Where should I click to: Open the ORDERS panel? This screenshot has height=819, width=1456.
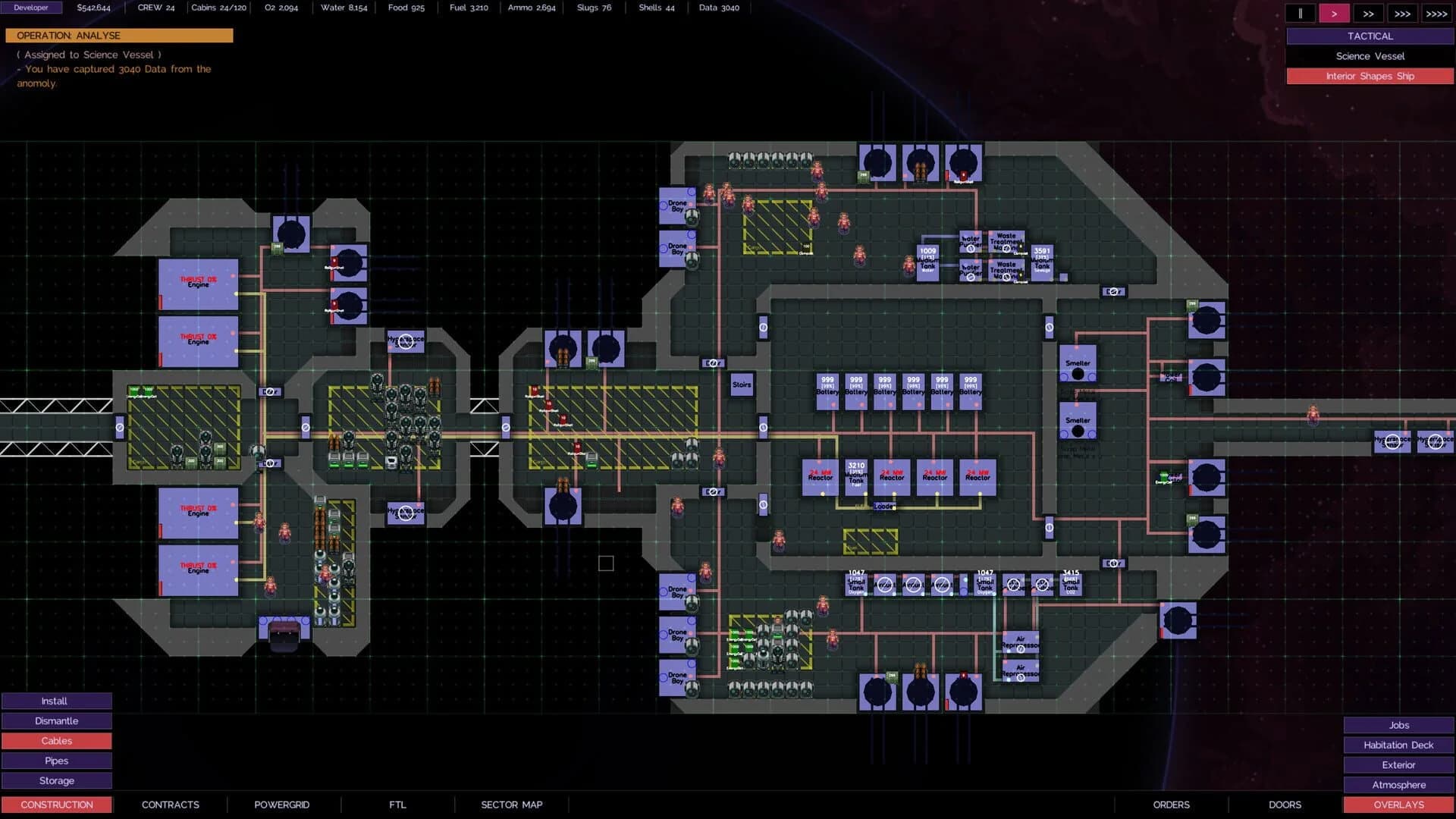click(x=1171, y=805)
